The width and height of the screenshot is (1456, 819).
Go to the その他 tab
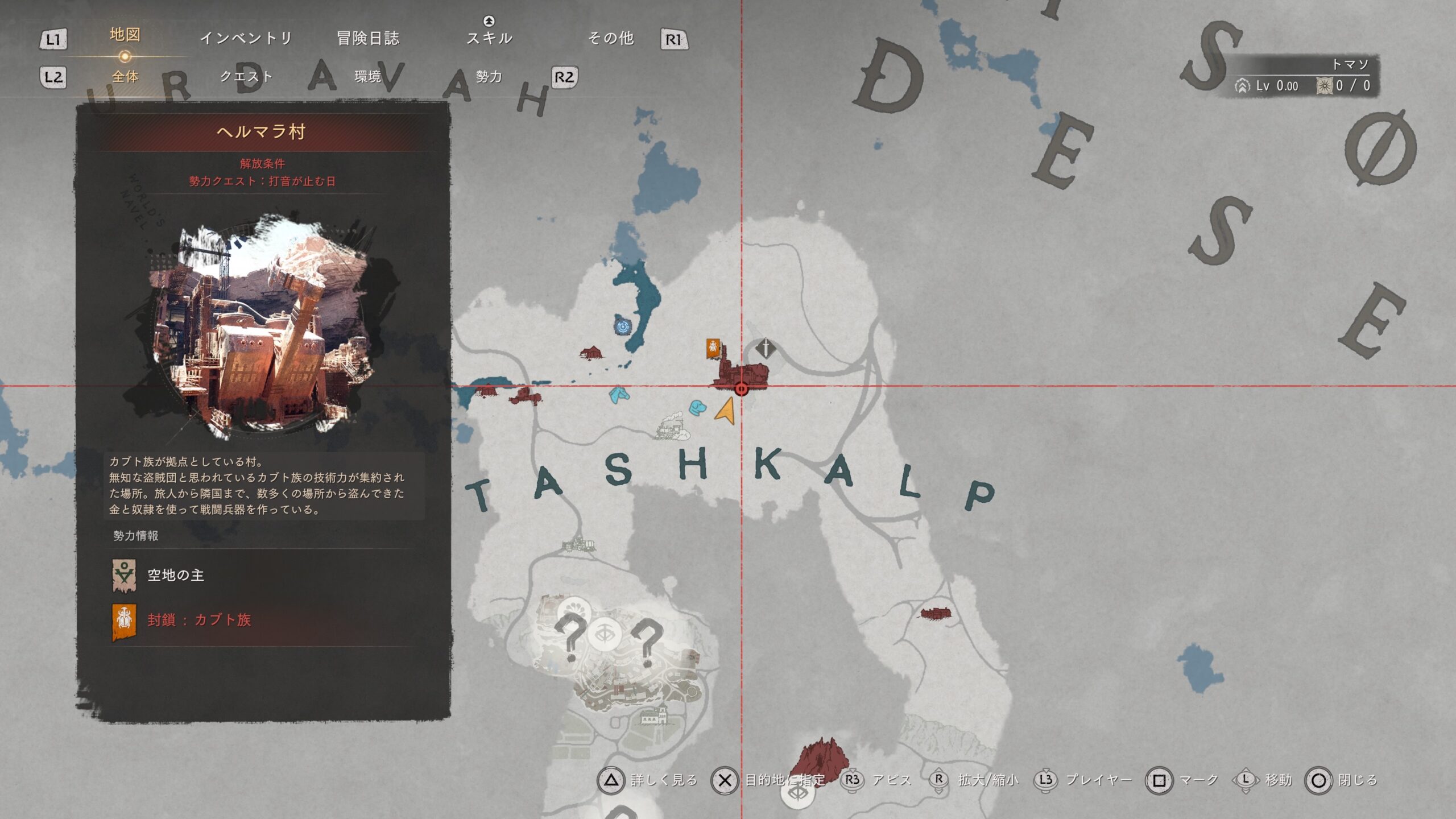(611, 38)
